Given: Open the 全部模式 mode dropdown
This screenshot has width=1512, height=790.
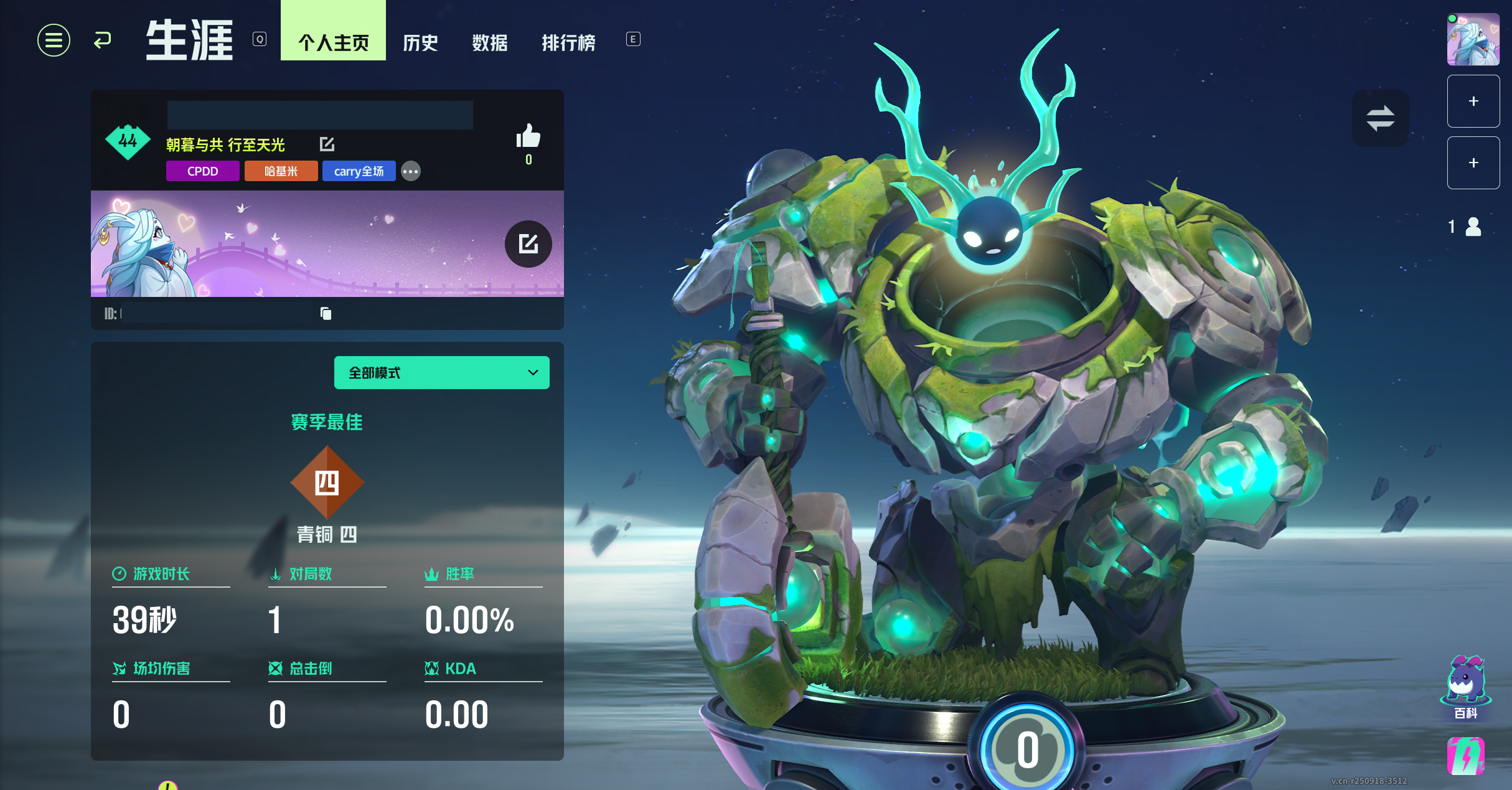Looking at the screenshot, I should pyautogui.click(x=441, y=372).
